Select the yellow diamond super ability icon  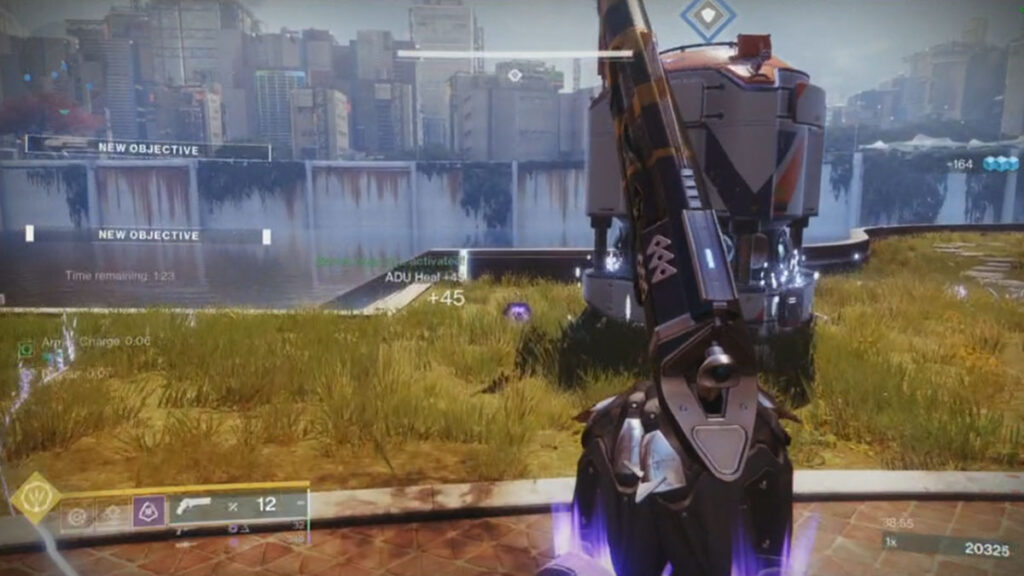(37, 498)
